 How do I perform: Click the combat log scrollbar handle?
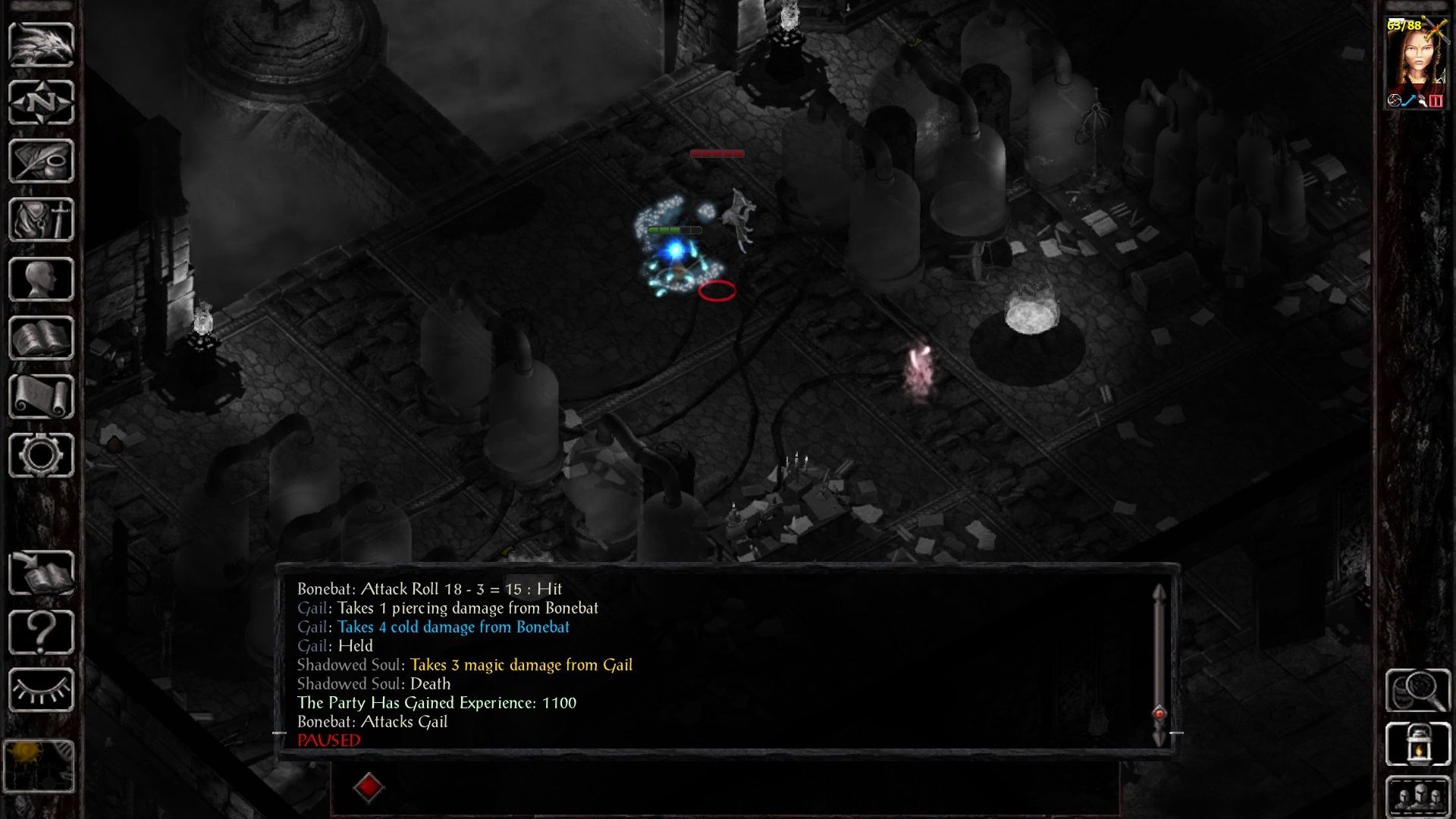pos(1159,714)
